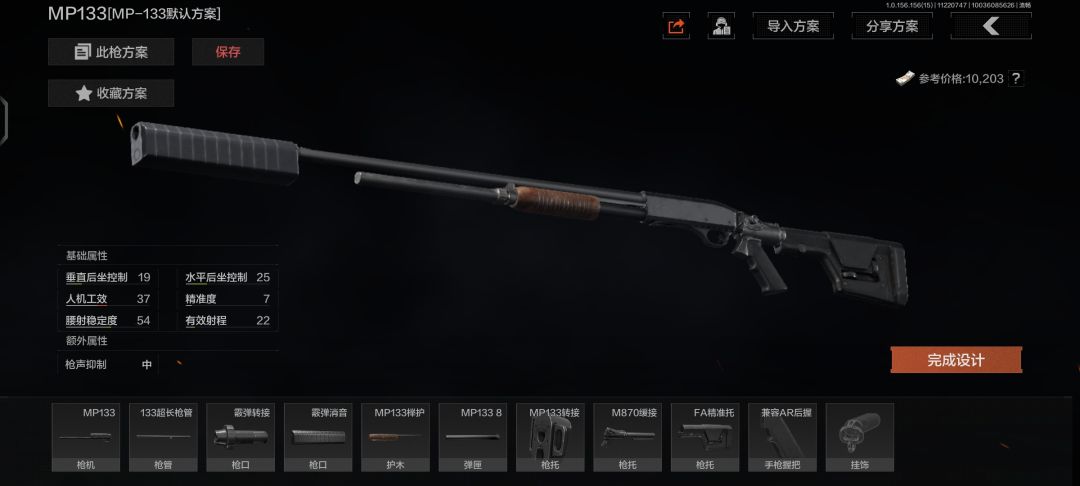Select the FA精准托 stock slot
Image resolution: width=1080 pixels, height=486 pixels.
(705, 437)
